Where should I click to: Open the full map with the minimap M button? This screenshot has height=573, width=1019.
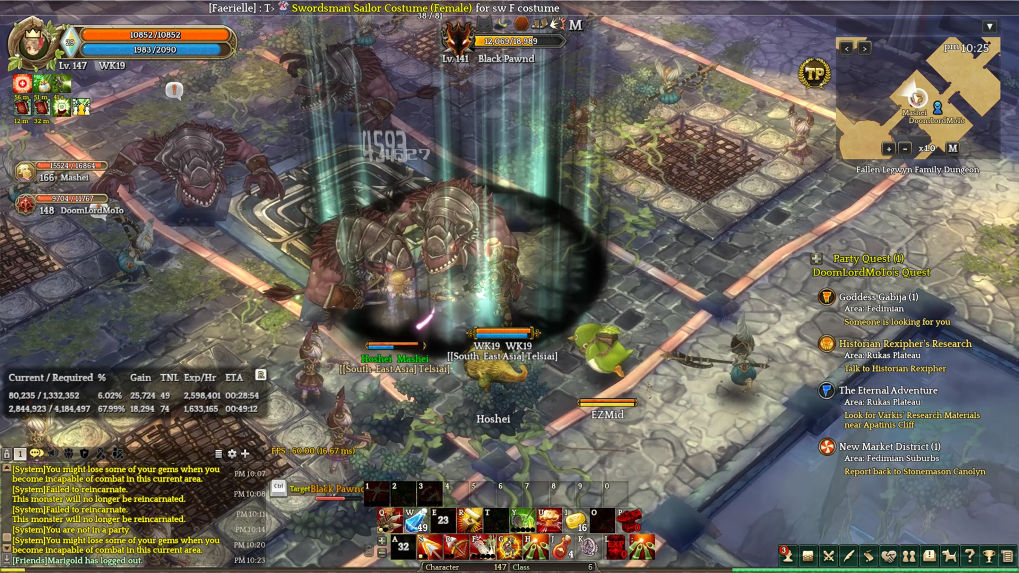[952, 148]
